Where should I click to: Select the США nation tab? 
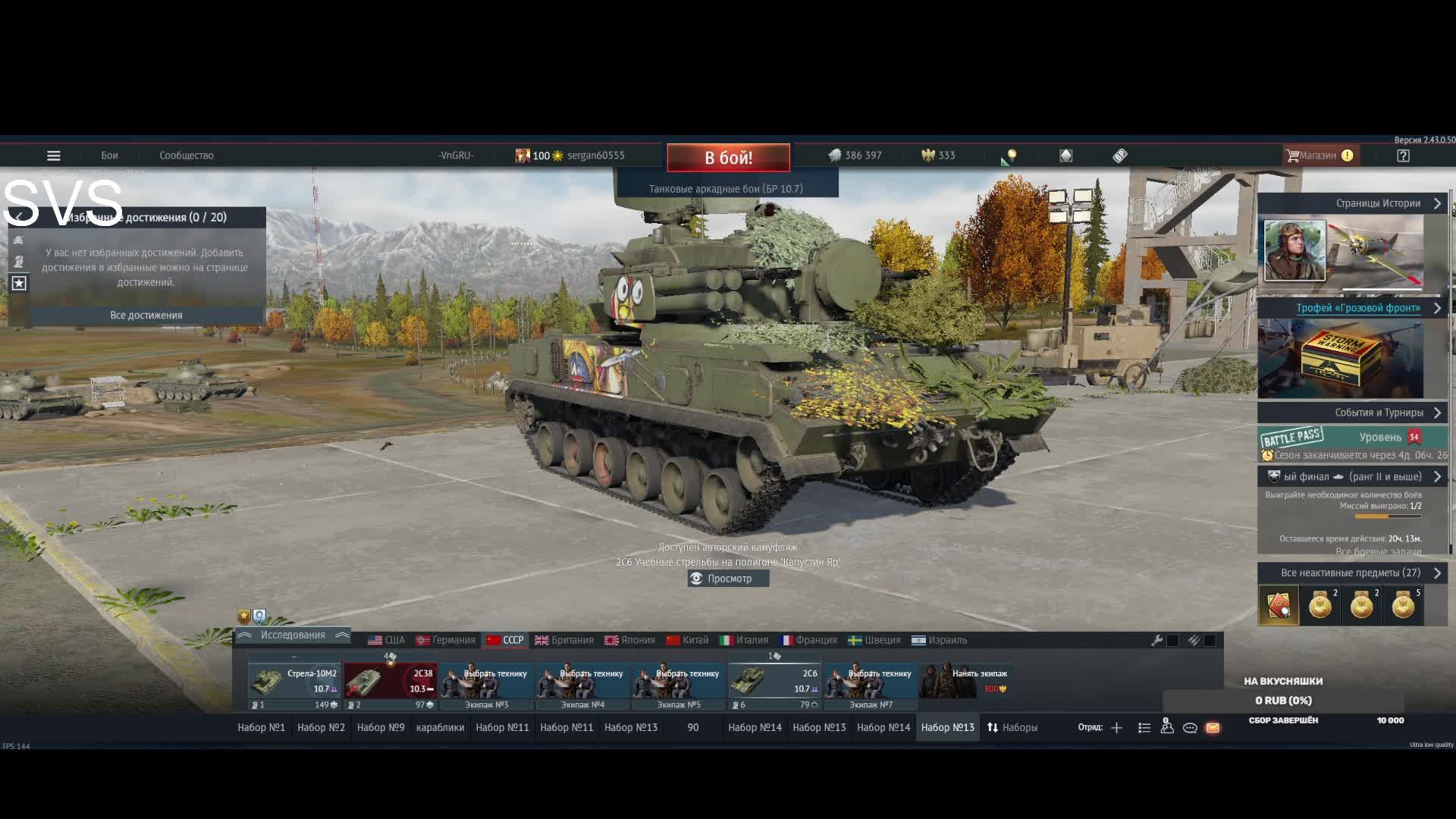(386, 640)
